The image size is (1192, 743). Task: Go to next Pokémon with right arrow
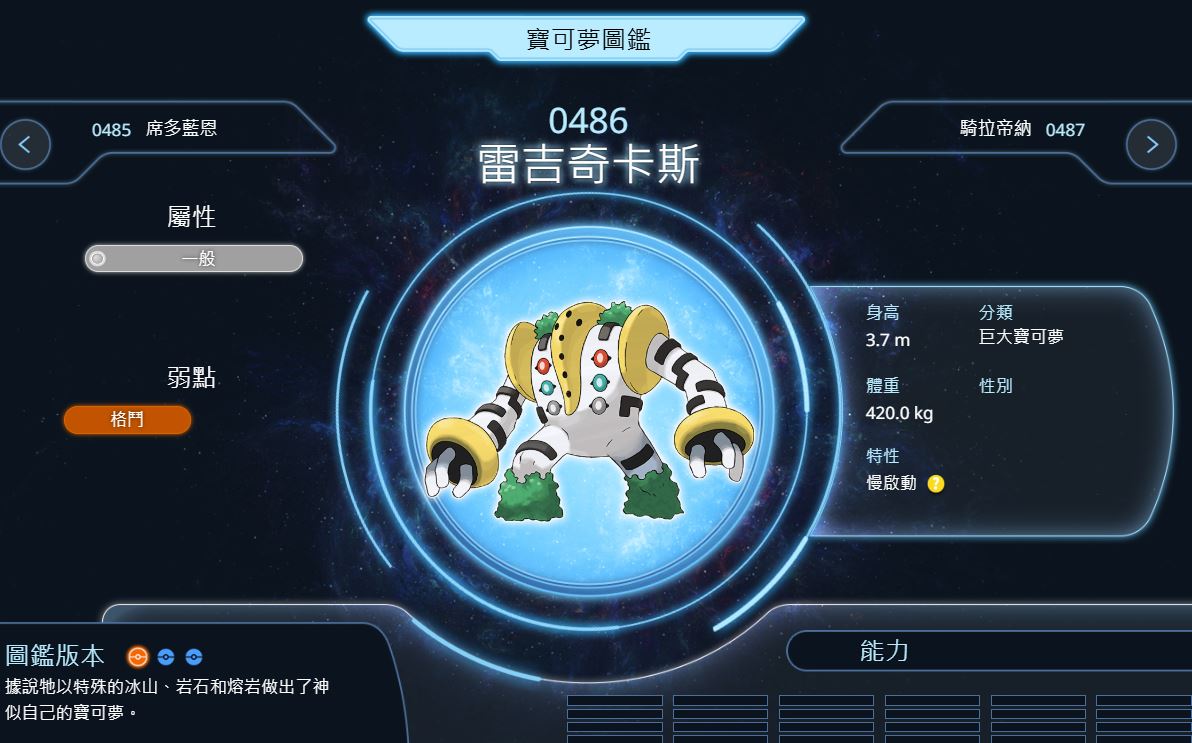pos(1151,144)
